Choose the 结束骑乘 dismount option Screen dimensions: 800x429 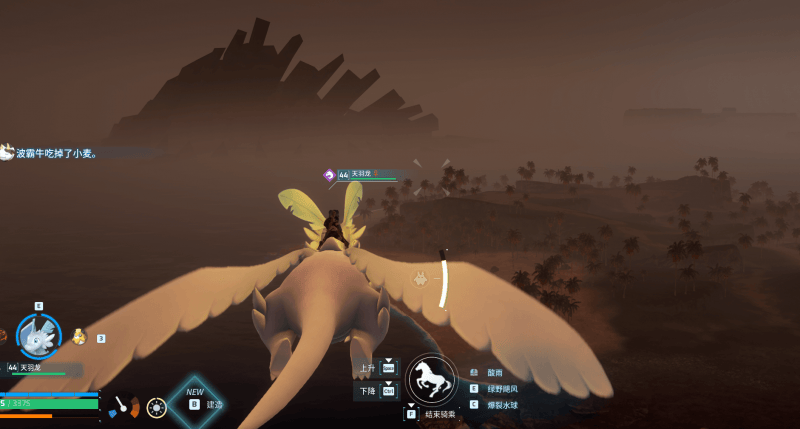pos(439,414)
